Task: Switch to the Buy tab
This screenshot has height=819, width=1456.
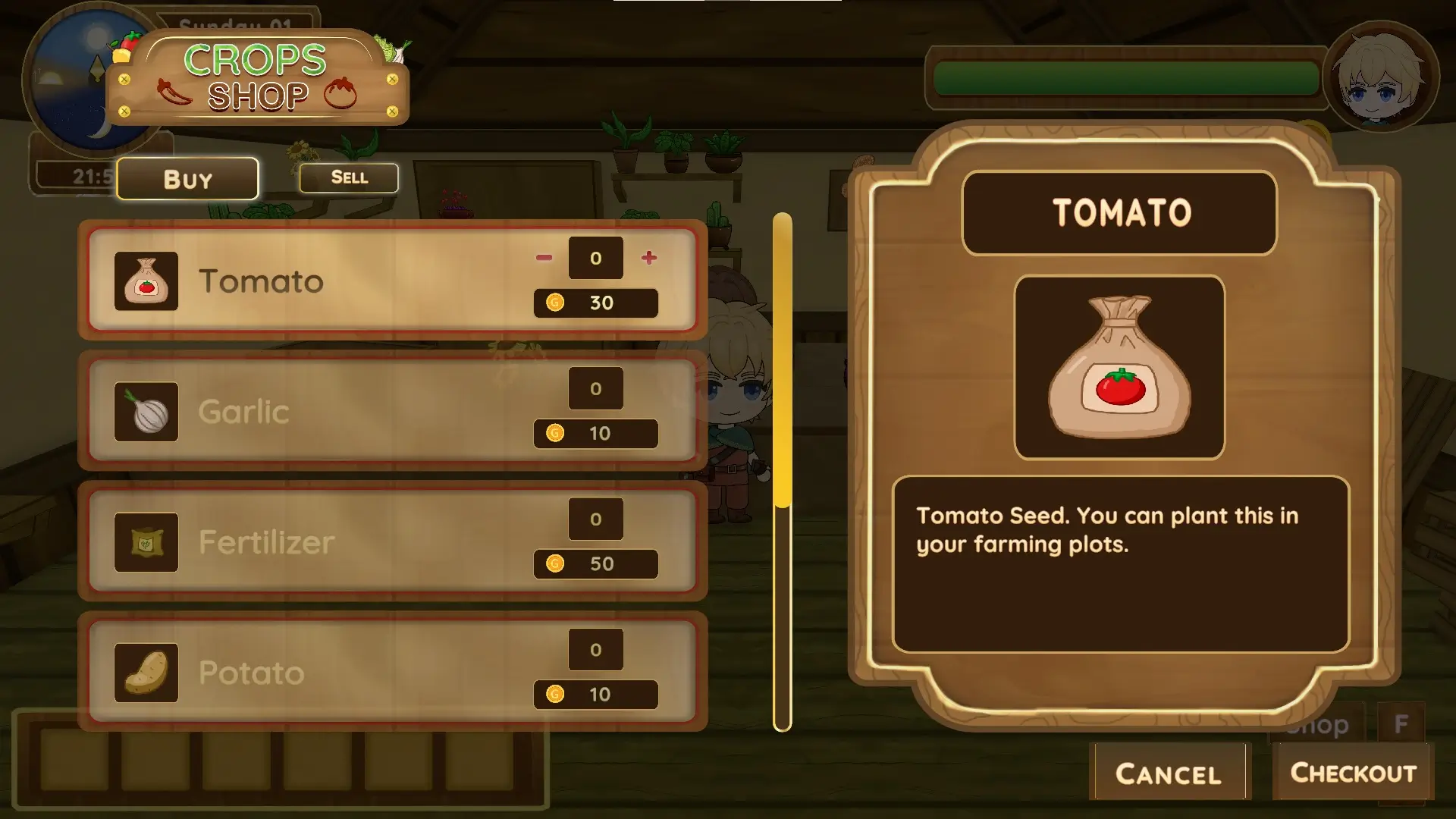Action: point(187,179)
